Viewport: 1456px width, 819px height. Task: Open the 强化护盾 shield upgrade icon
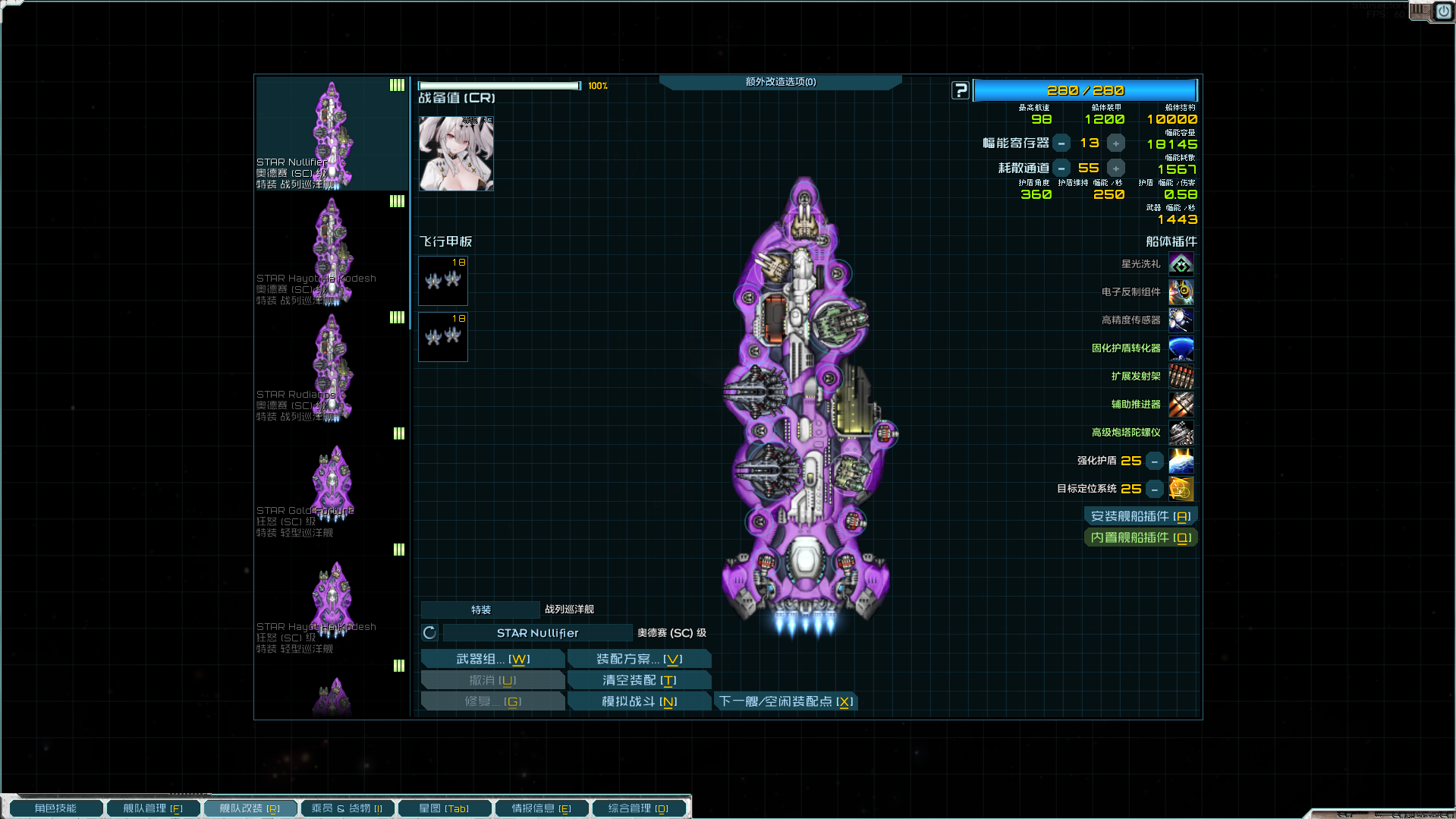1181,461
